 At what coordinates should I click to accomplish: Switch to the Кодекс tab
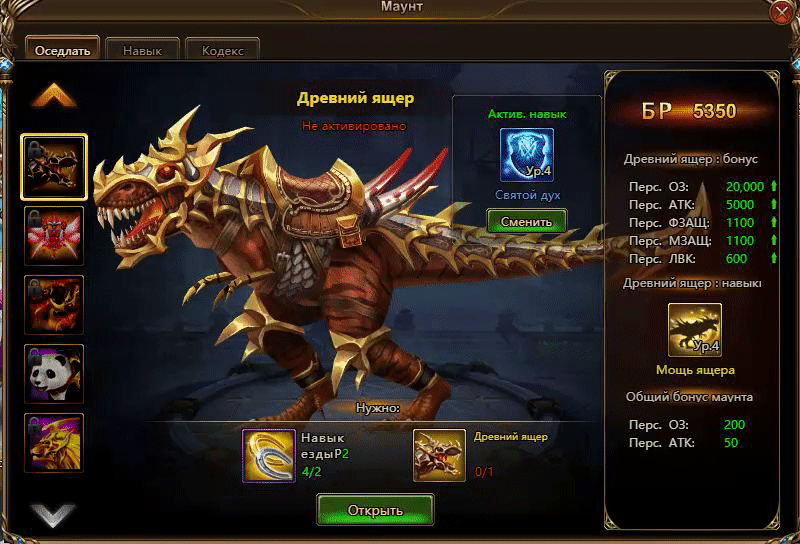click(222, 50)
